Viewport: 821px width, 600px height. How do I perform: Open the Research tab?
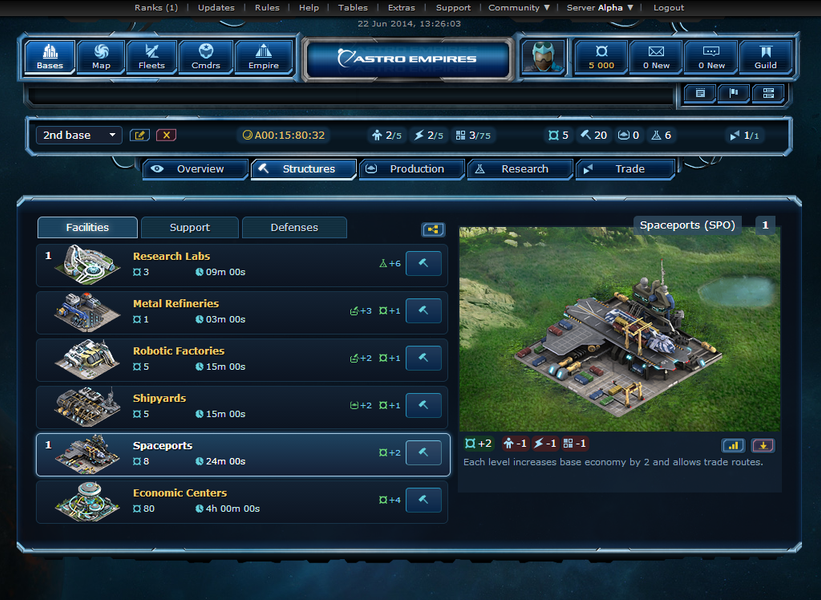(520, 169)
